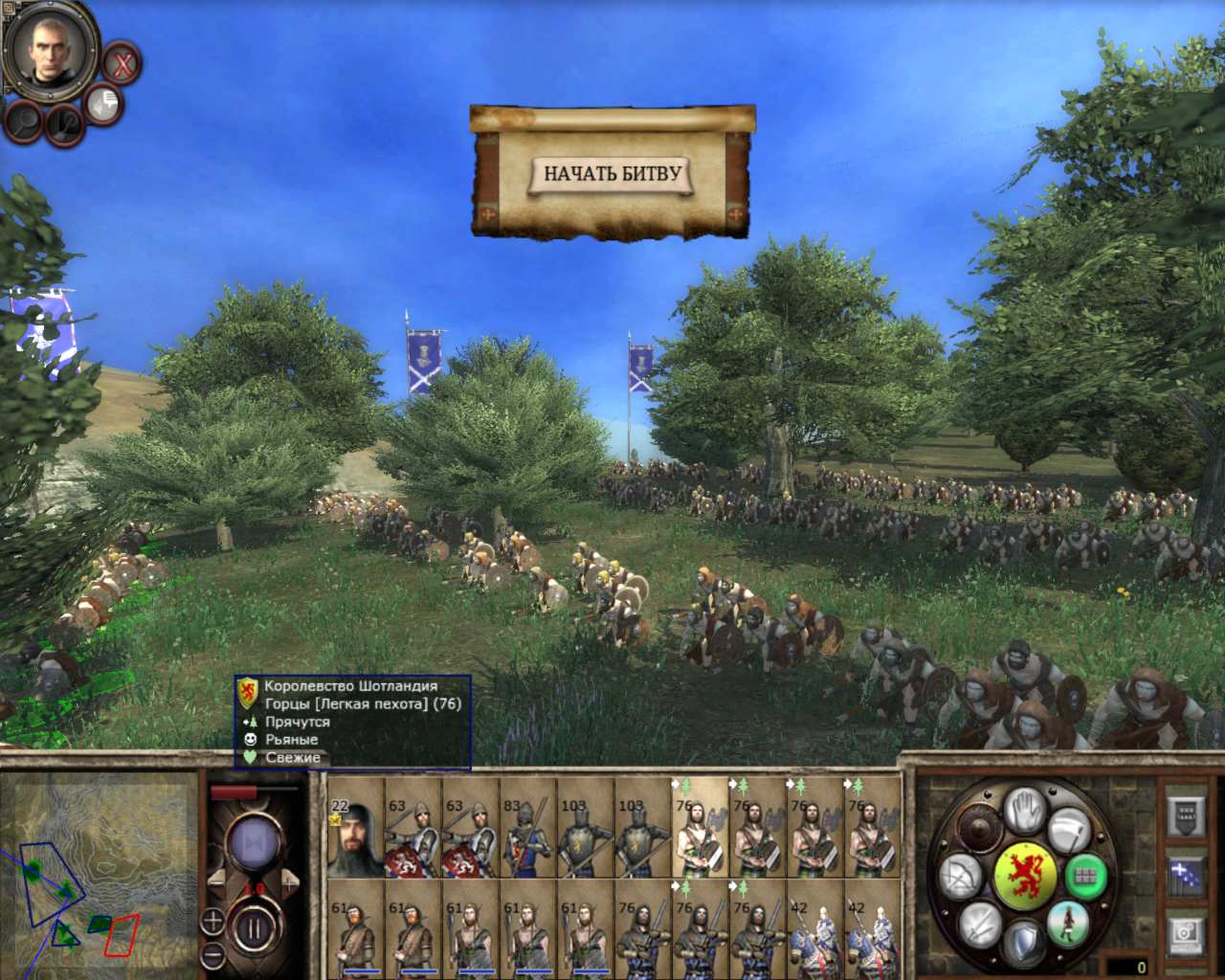Toggle the green formation grid button
The width and height of the screenshot is (1225, 980).
(x=1084, y=876)
